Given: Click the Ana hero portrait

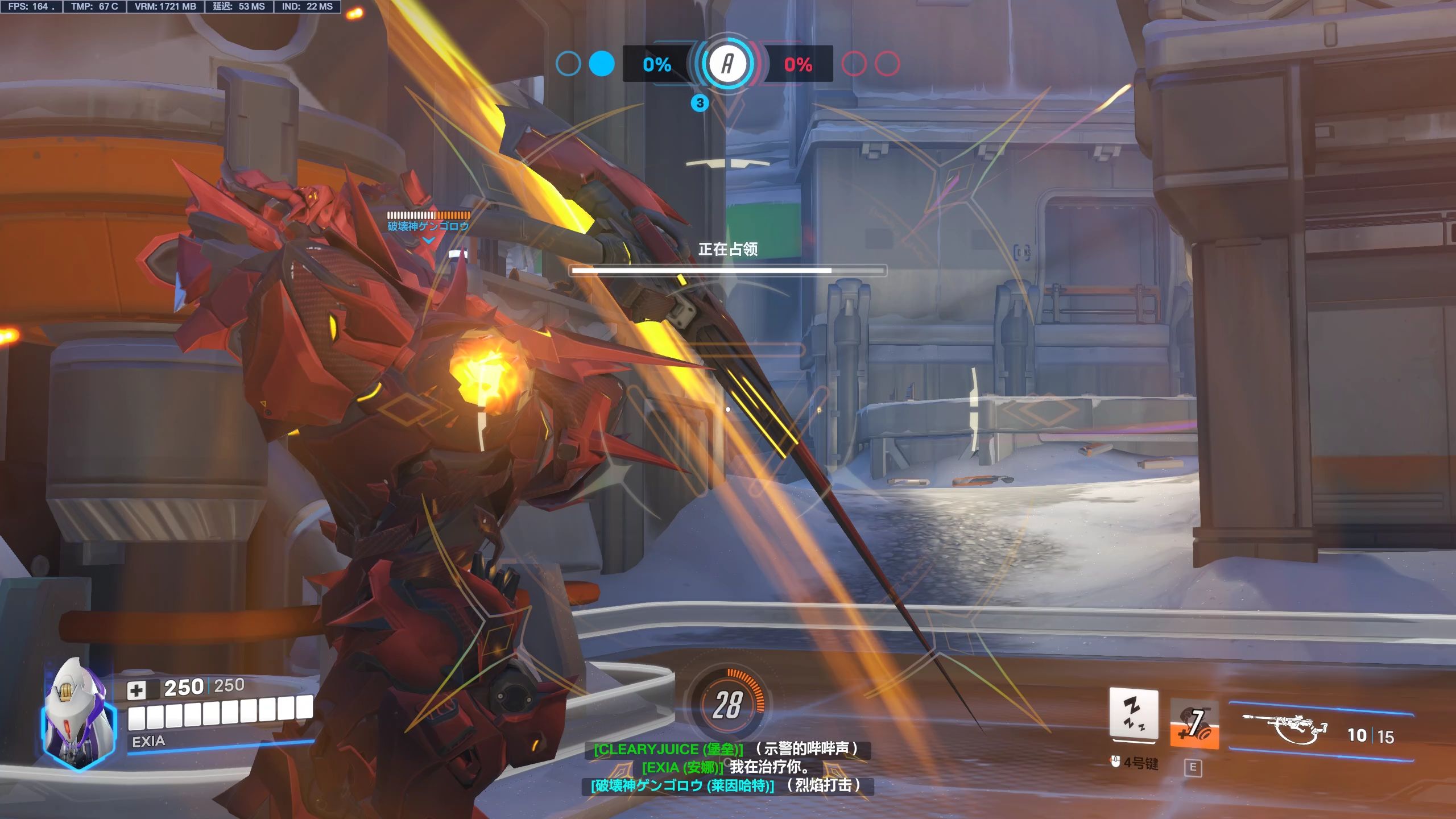Looking at the screenshot, I should tap(78, 714).
